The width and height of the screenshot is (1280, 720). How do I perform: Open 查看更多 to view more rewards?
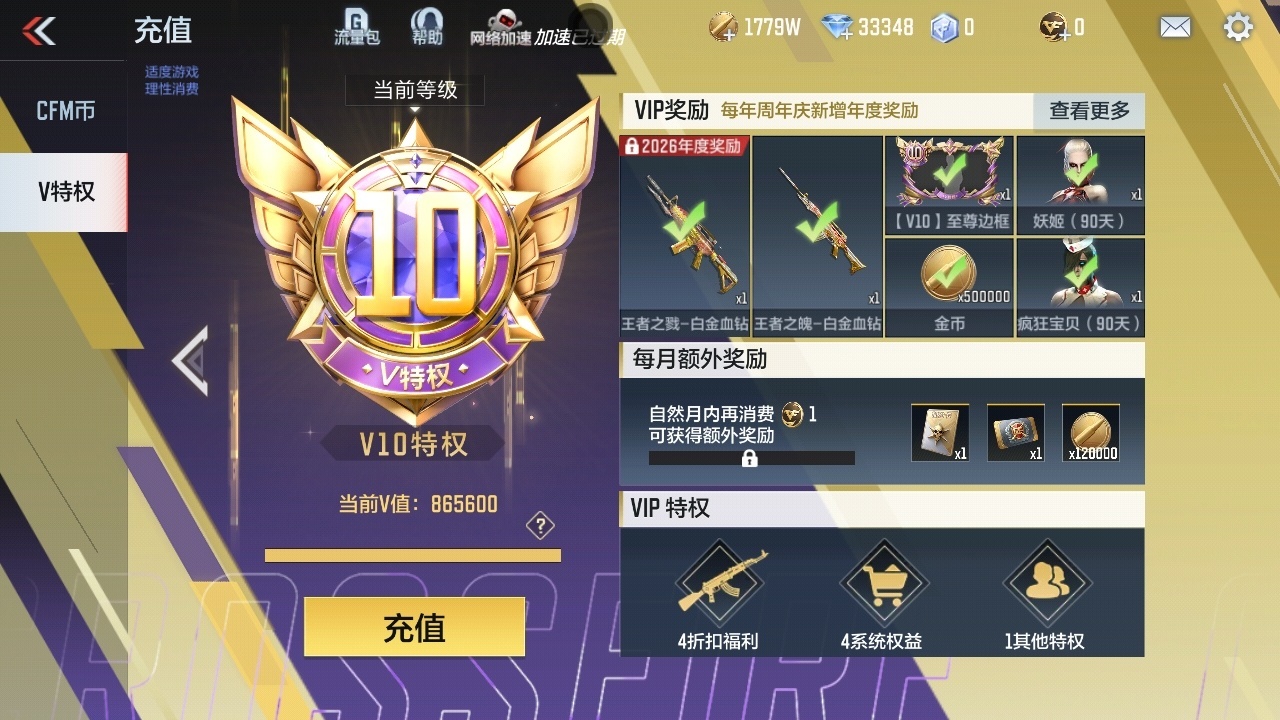click(x=1088, y=112)
